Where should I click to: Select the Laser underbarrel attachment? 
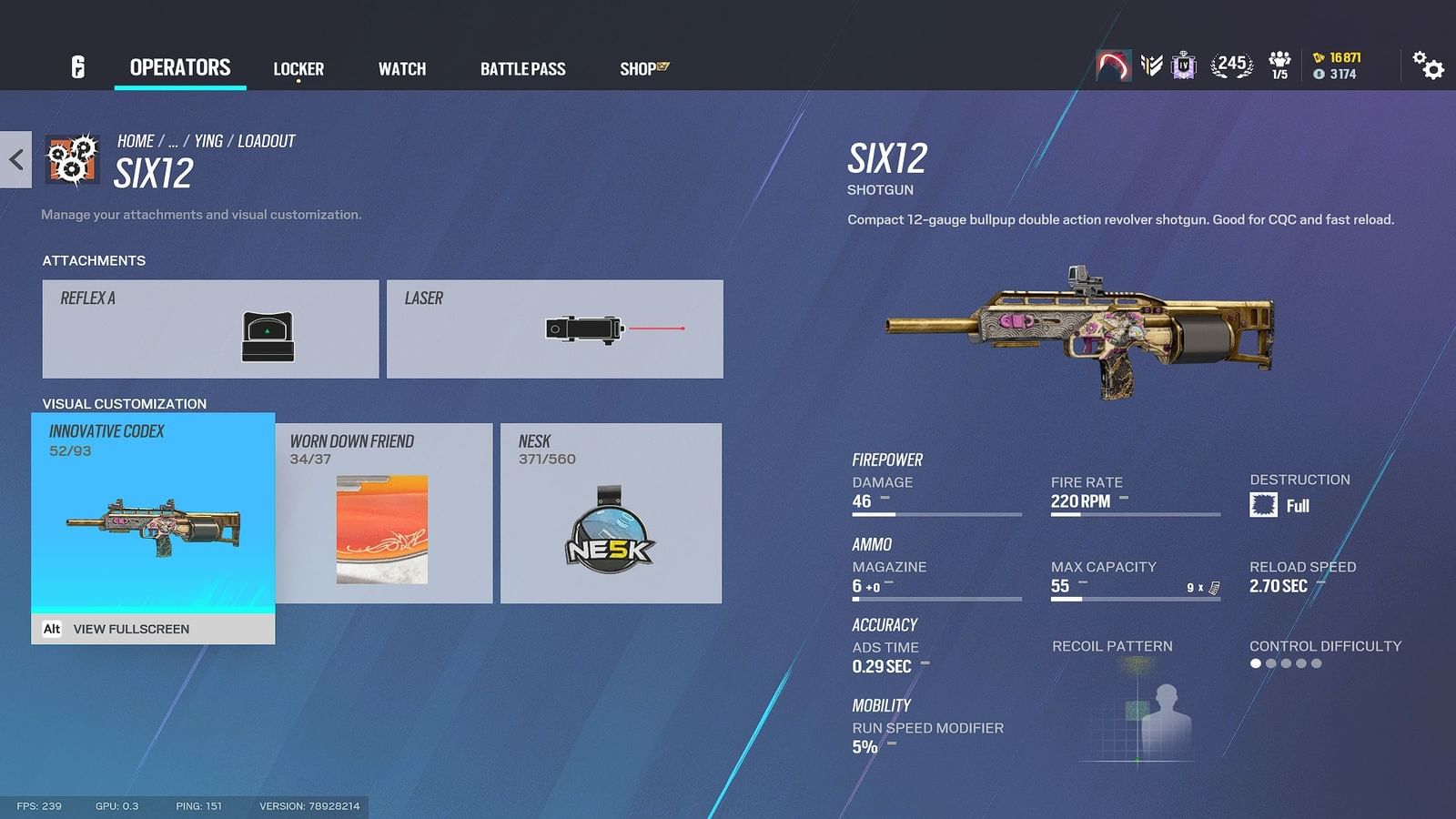(555, 328)
